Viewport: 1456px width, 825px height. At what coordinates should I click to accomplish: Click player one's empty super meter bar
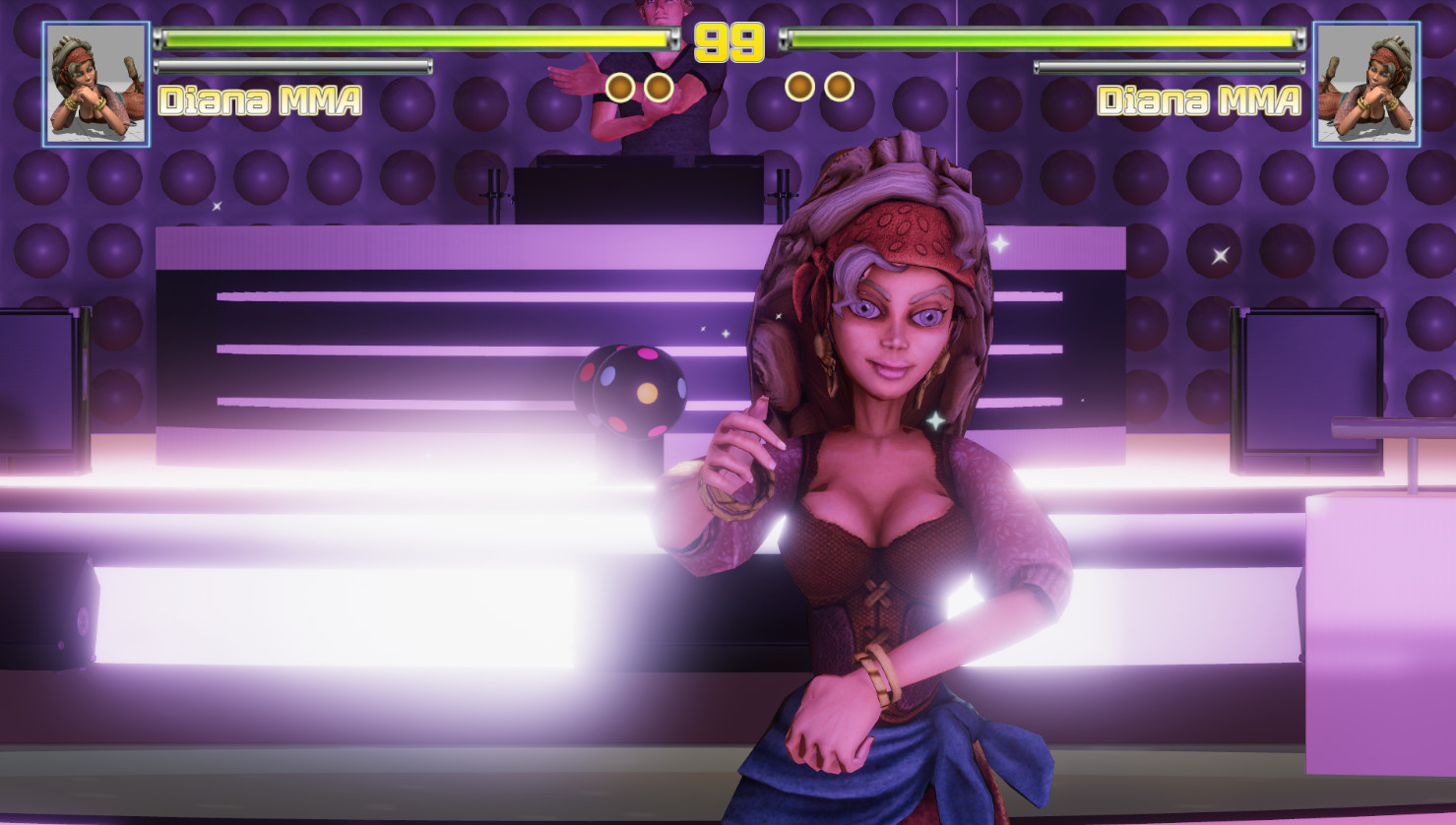[x=292, y=69]
